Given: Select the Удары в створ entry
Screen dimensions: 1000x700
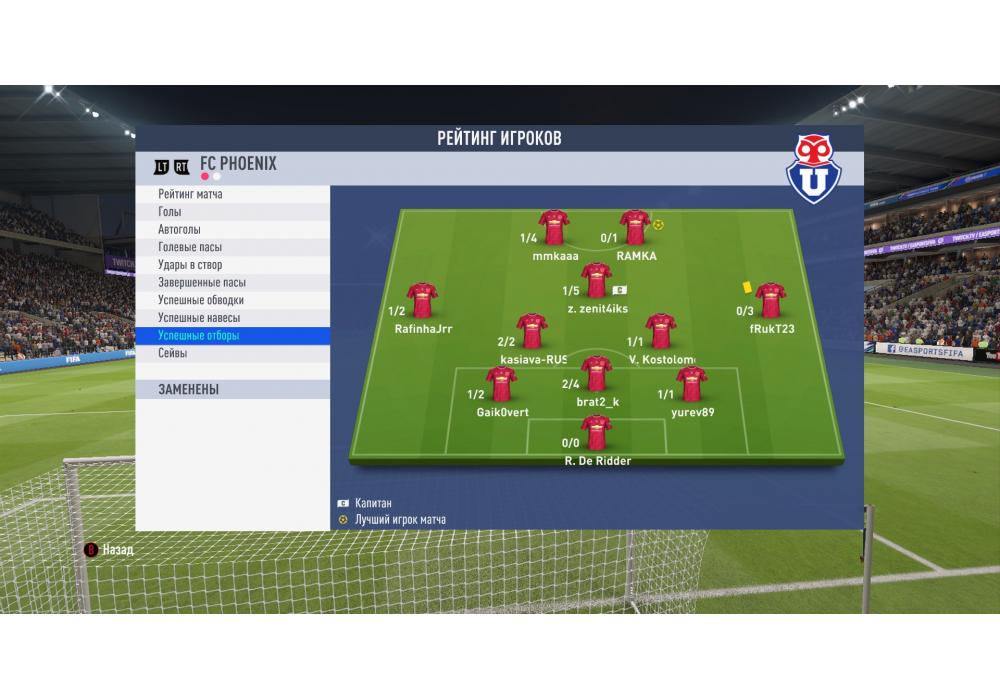Looking at the screenshot, I should (x=232, y=265).
